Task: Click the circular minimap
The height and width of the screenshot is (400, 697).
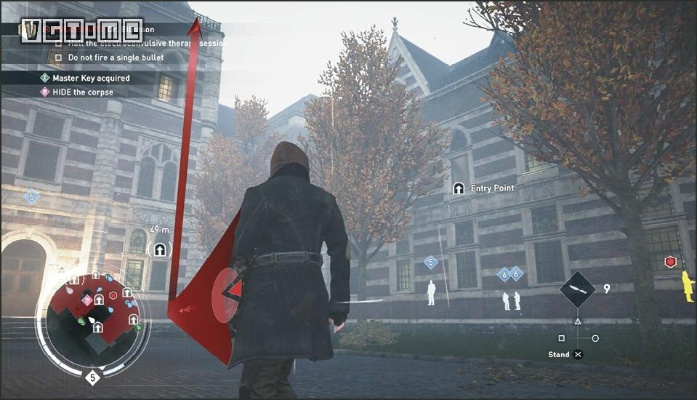Action: [x=91, y=322]
